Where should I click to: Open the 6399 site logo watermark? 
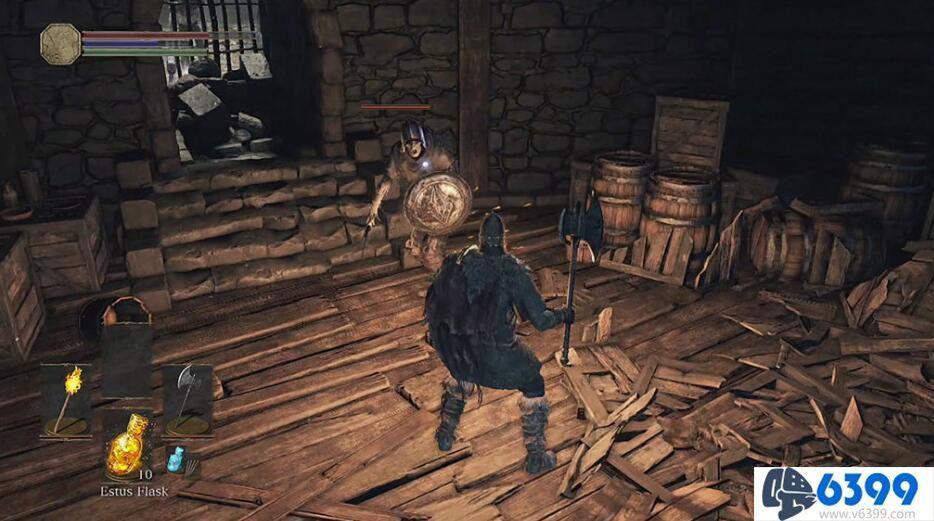click(842, 493)
